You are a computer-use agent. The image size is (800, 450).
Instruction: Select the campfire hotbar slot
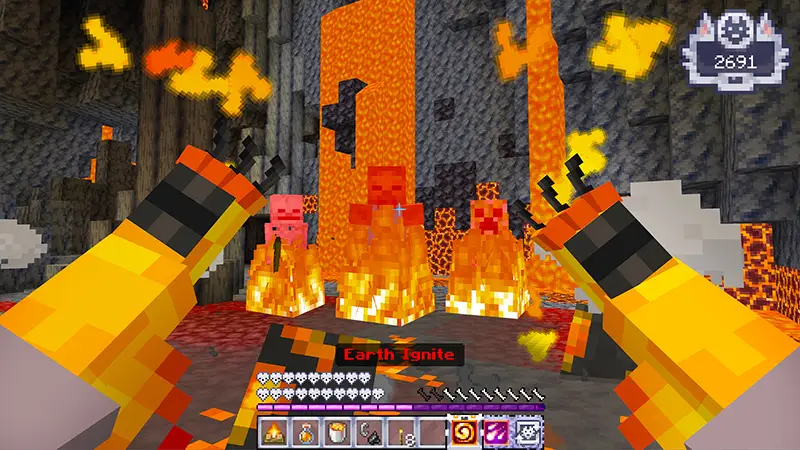point(273,433)
